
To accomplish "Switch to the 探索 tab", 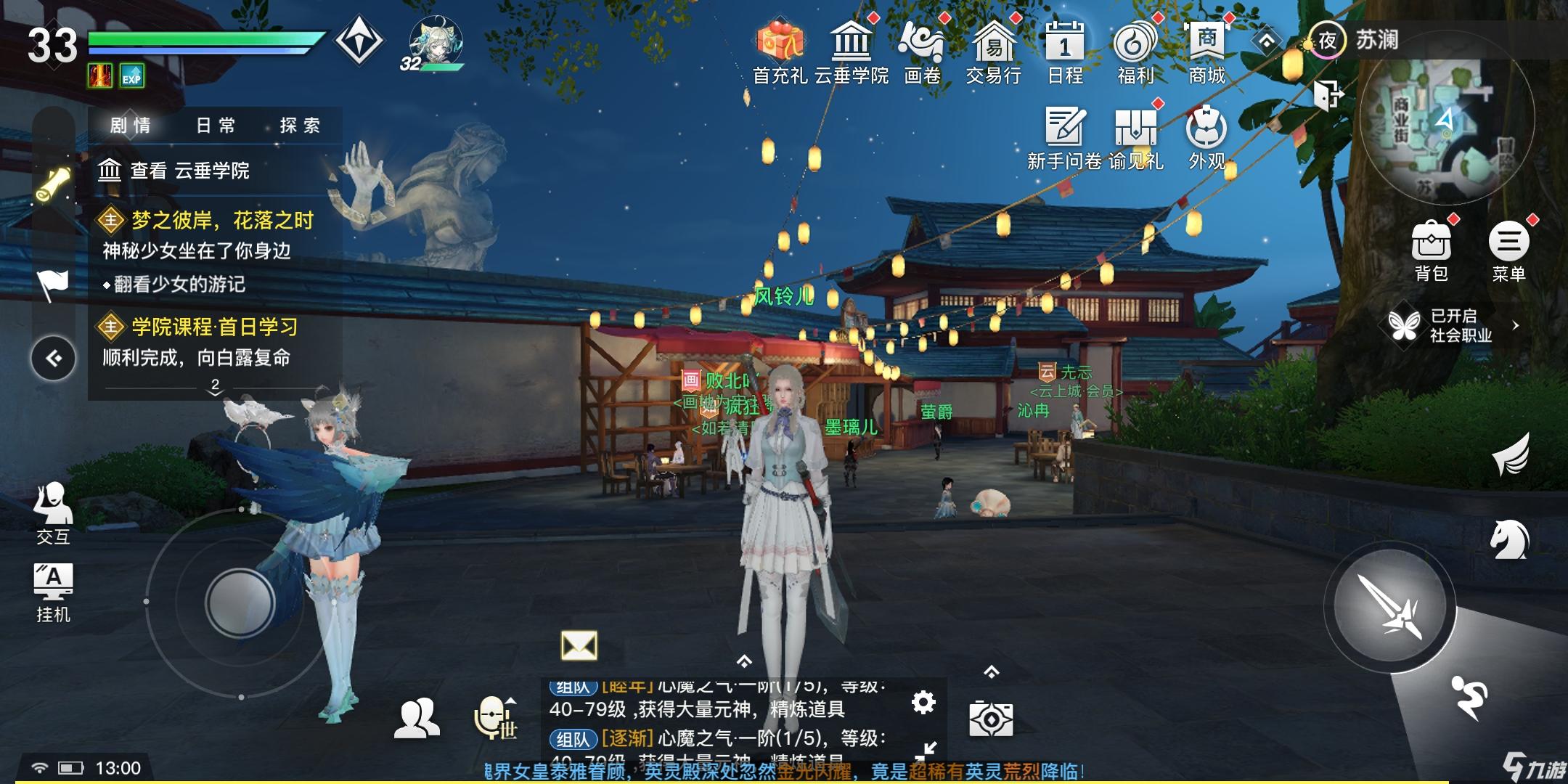I will (305, 125).
